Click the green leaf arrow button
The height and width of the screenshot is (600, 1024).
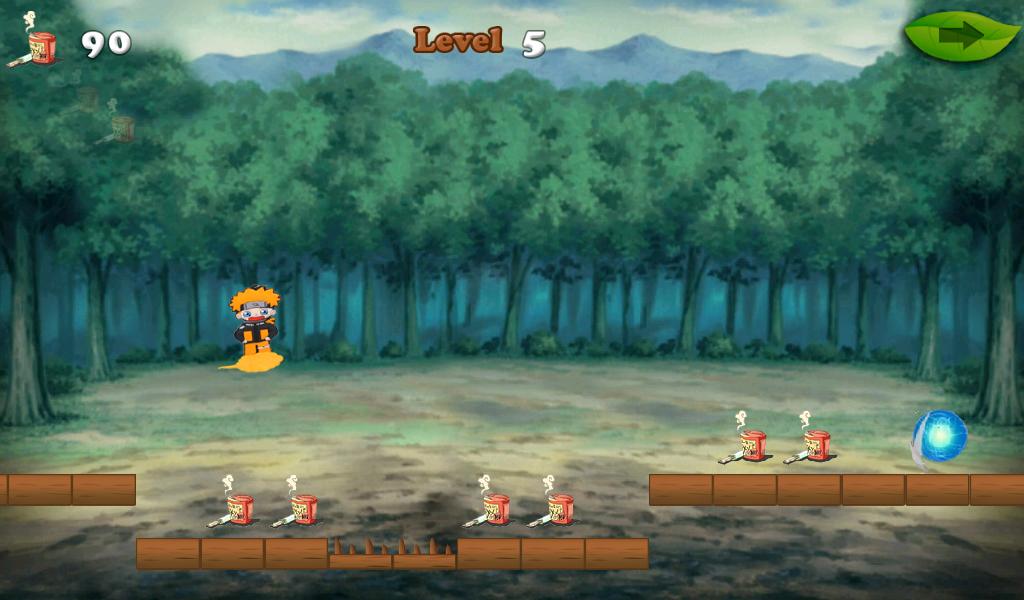tap(961, 37)
